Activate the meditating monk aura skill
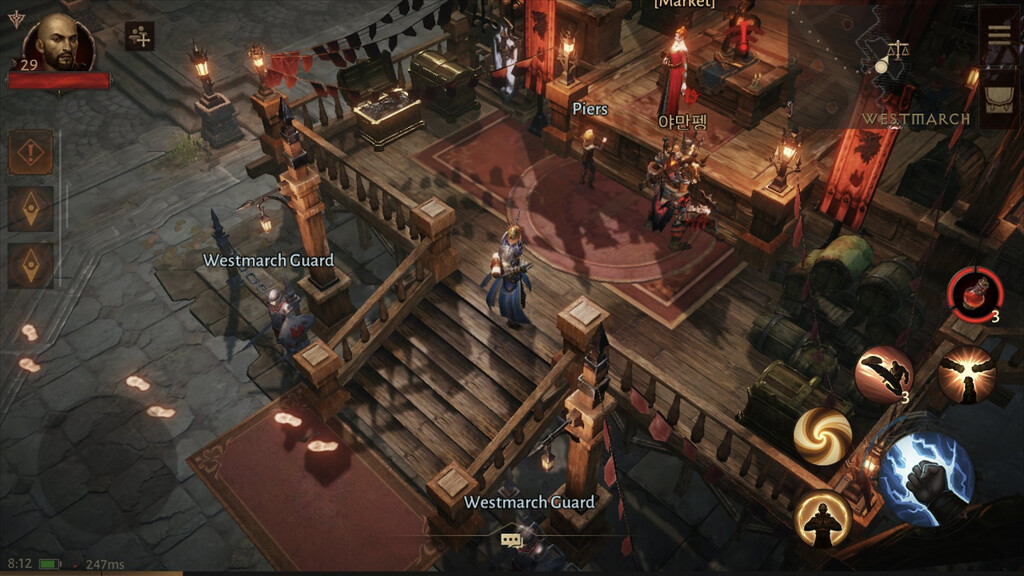Image resolution: width=1024 pixels, height=576 pixels. [x=822, y=518]
